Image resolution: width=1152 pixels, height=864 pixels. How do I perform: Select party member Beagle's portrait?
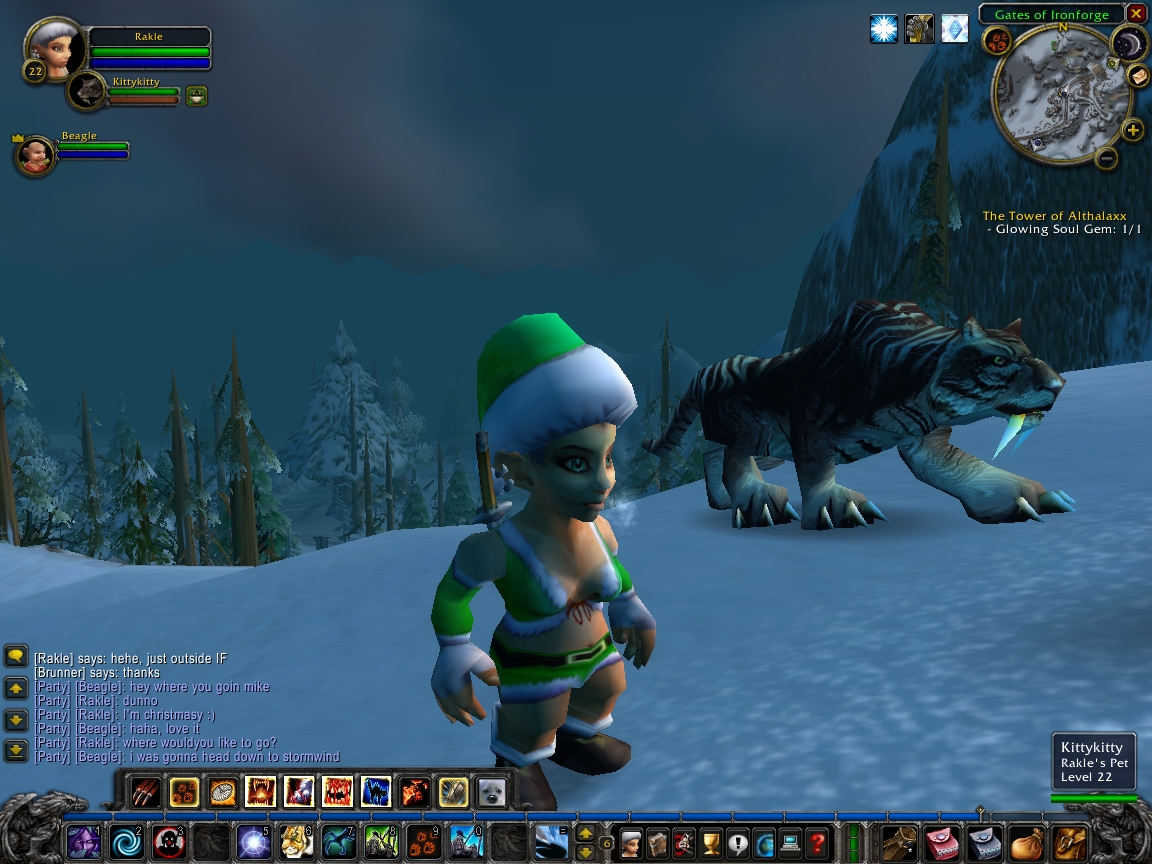click(x=36, y=155)
